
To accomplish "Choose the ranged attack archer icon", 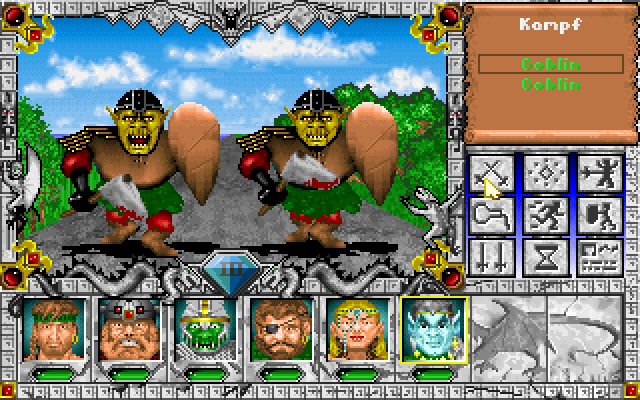I will 597,173.
